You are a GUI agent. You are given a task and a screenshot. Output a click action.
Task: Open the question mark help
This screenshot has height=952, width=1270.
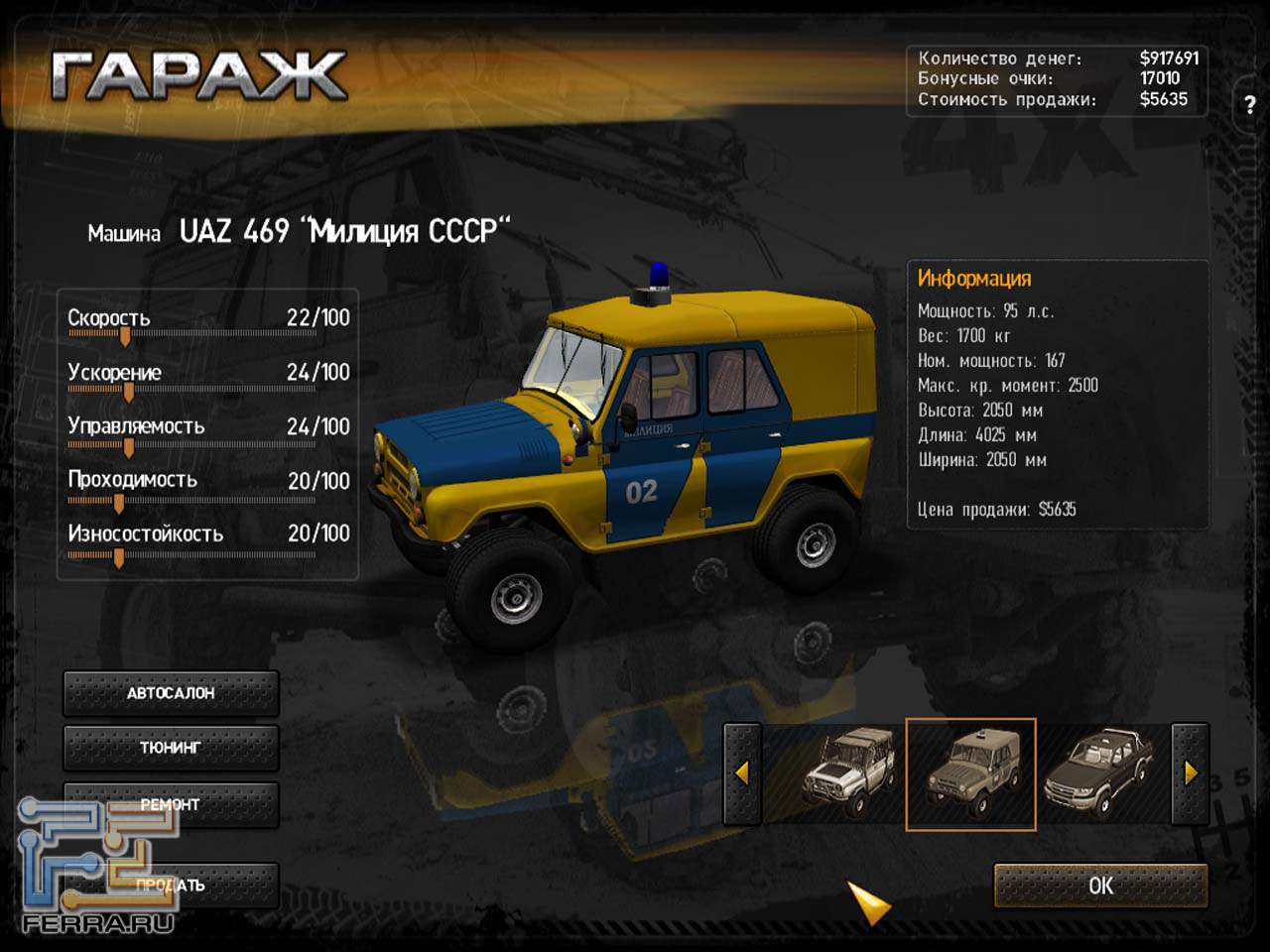[x=1249, y=103]
